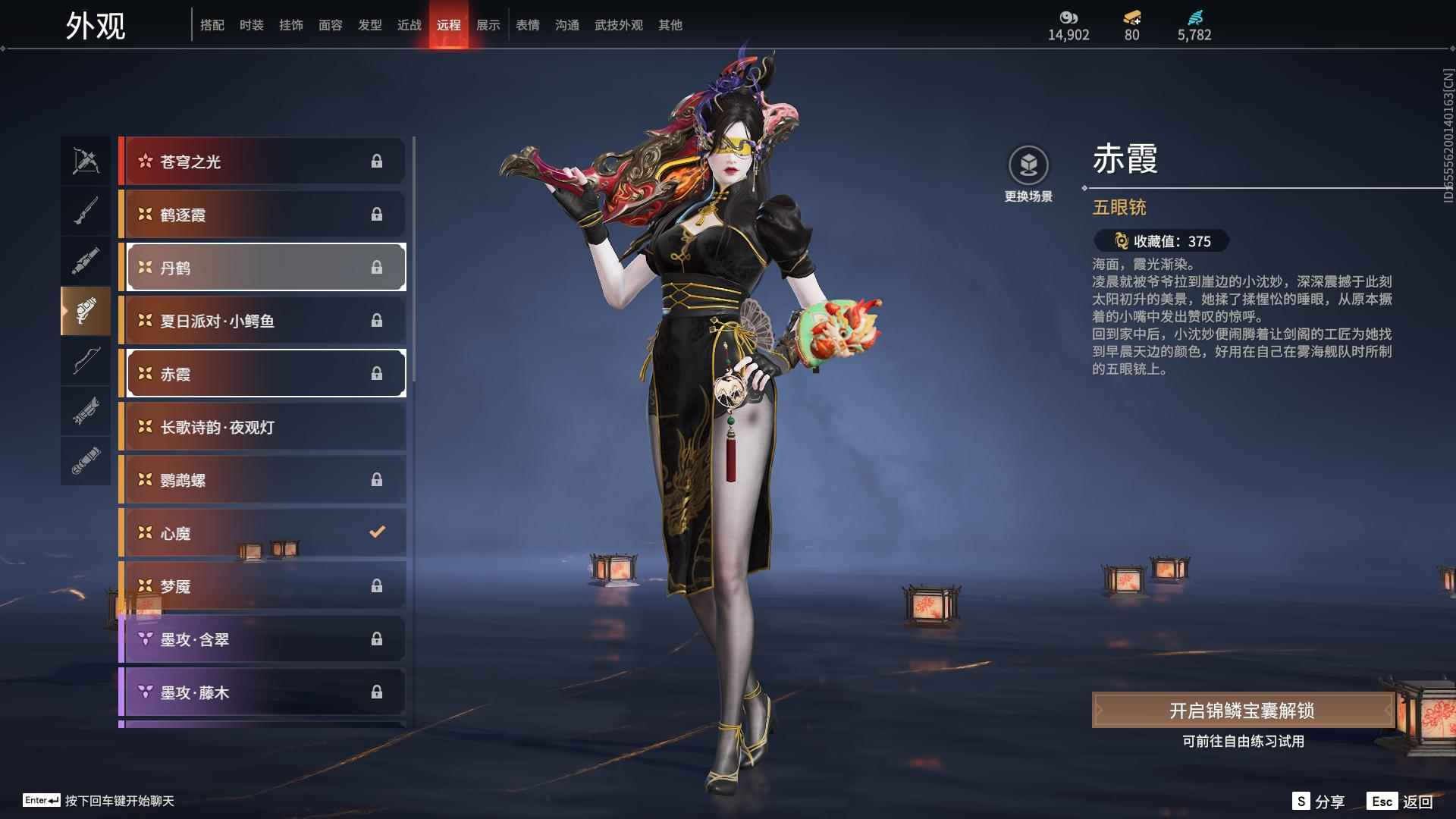1456x819 pixels.
Task: Open the 武技外观 menu item
Action: click(618, 24)
